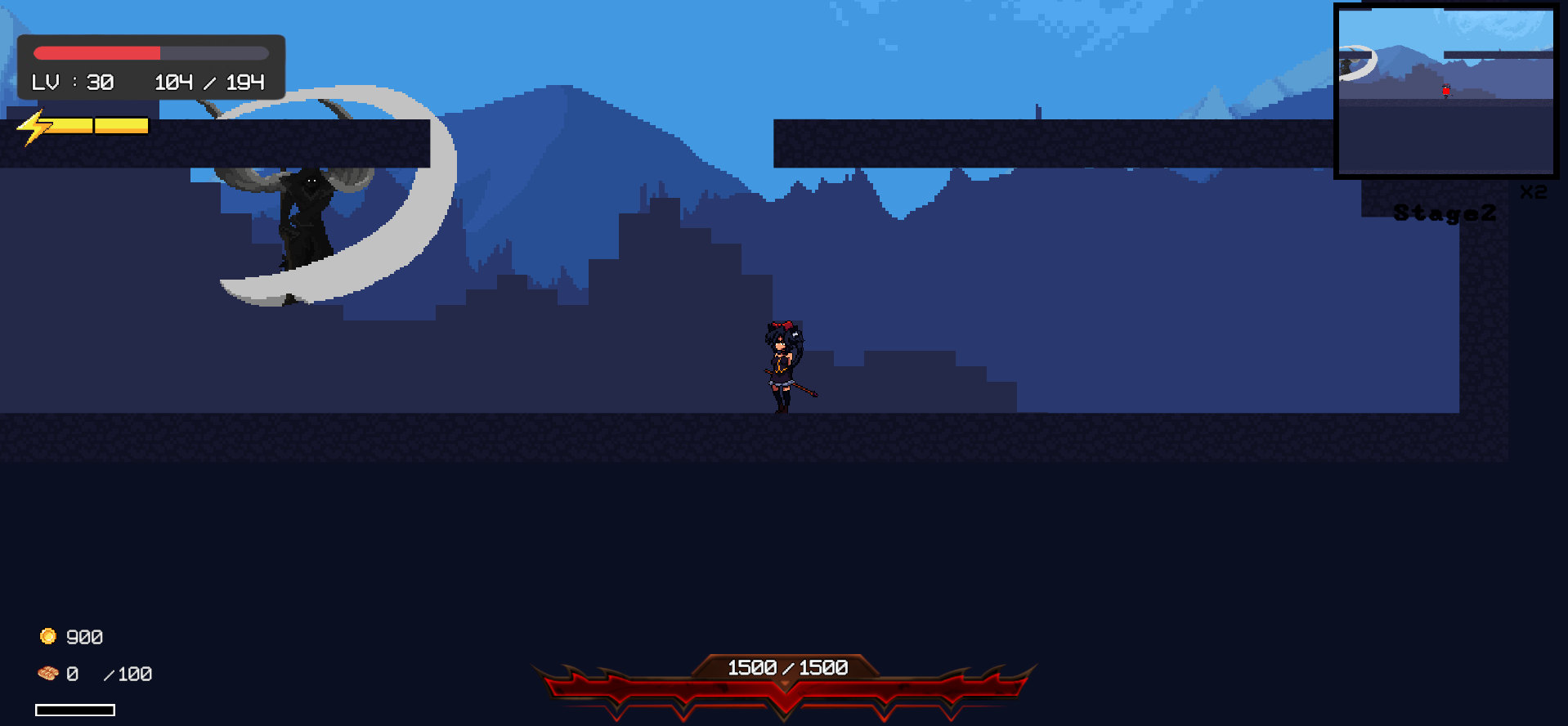The height and width of the screenshot is (726, 1568).
Task: Click the lightning bolt energy icon
Action: 34,127
